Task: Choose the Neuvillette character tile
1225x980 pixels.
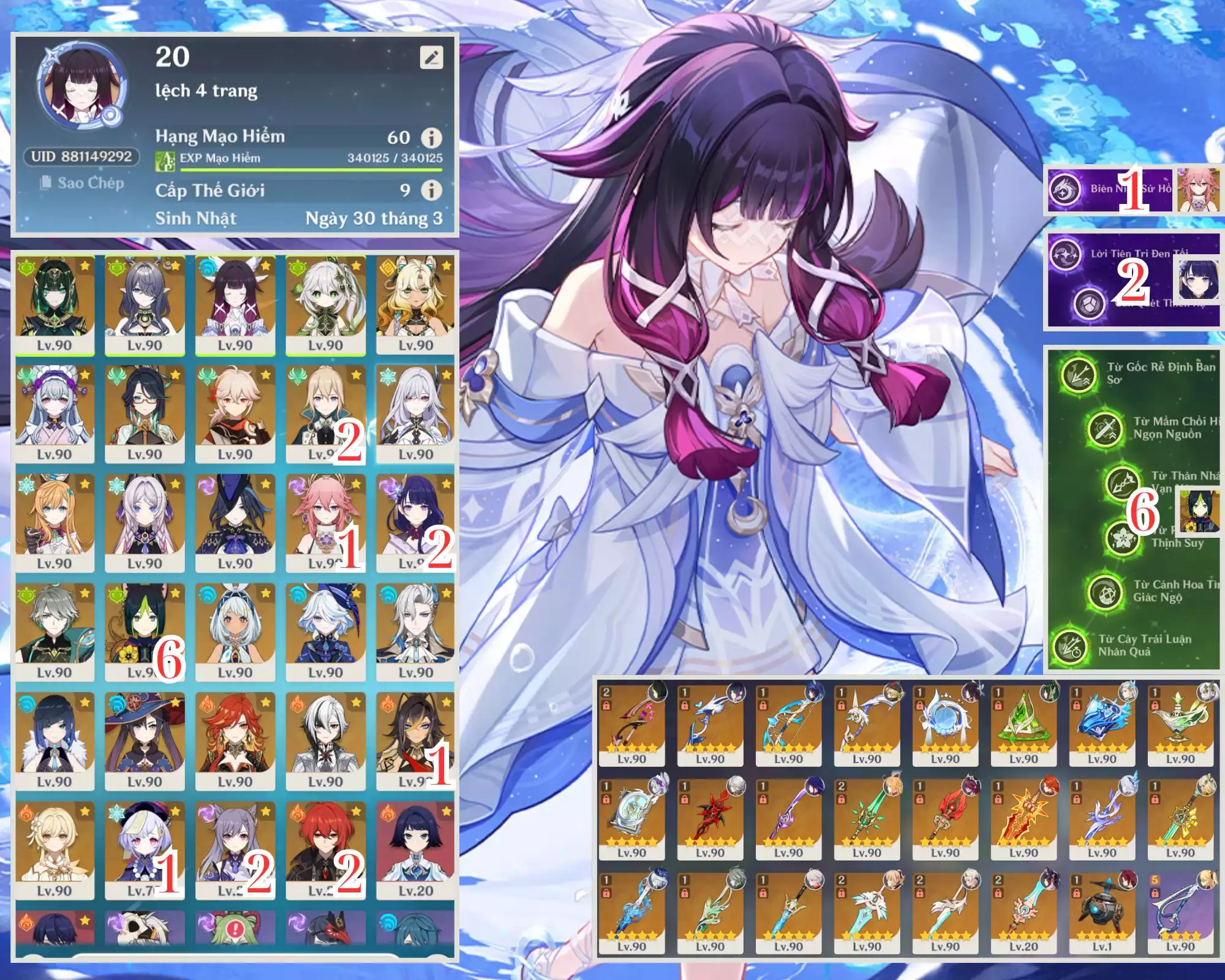Action: [x=416, y=631]
